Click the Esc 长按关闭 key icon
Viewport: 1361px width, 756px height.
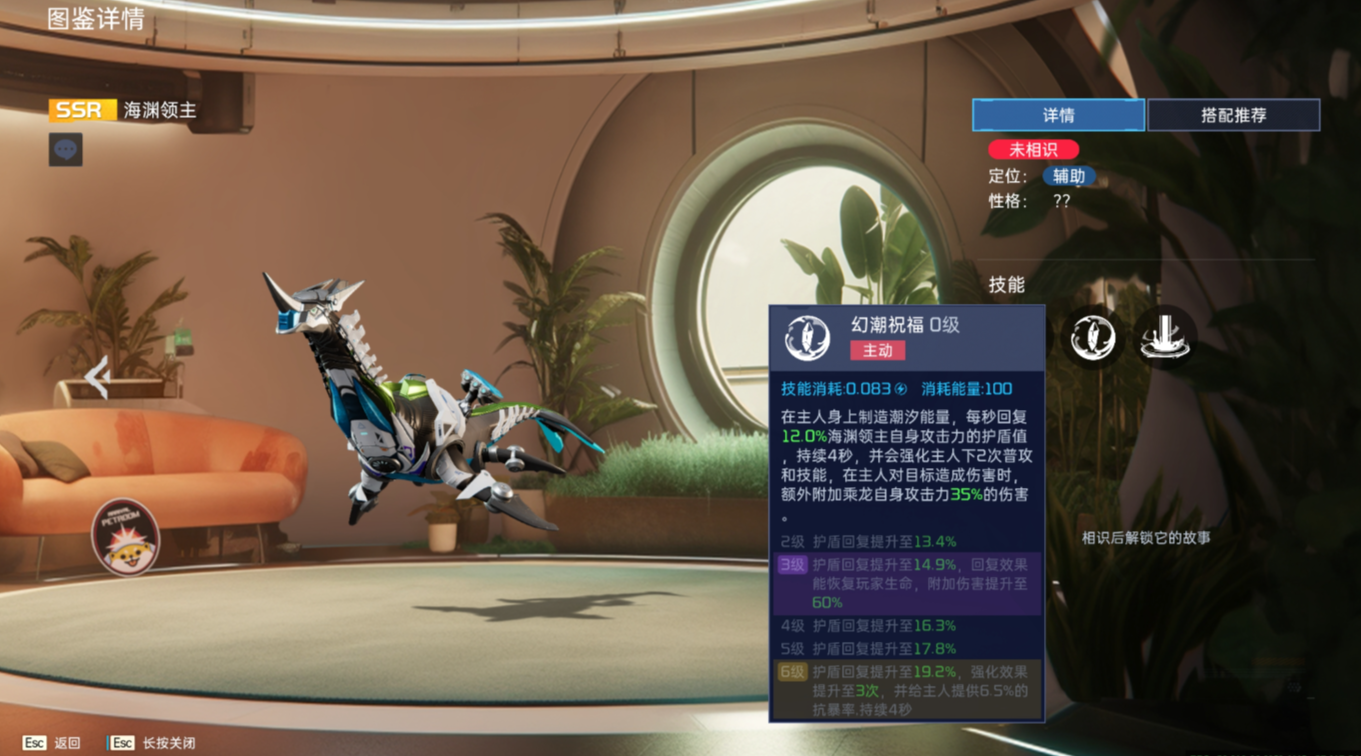(122, 742)
